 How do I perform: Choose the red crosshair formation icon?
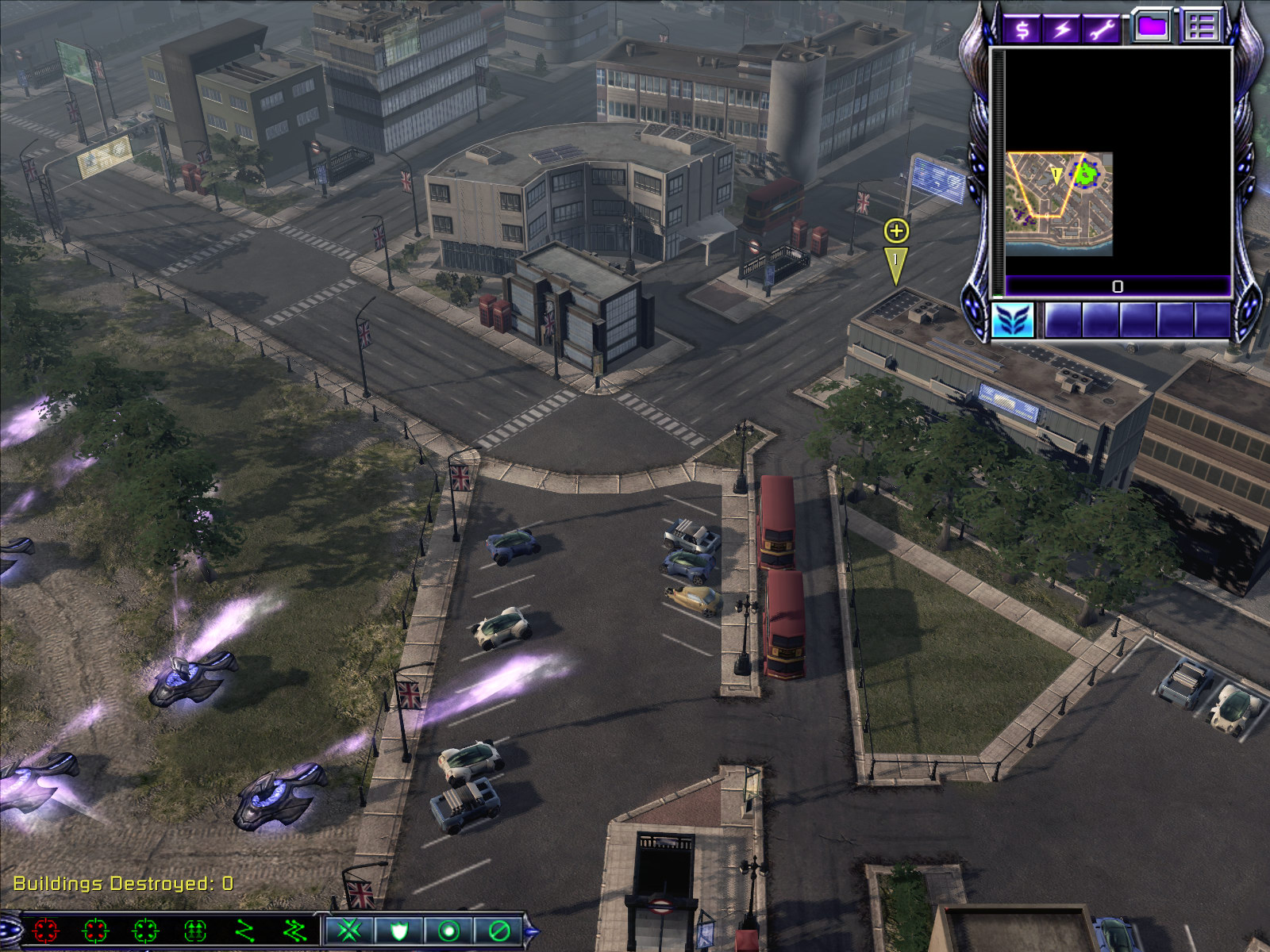pyautogui.click(x=46, y=930)
